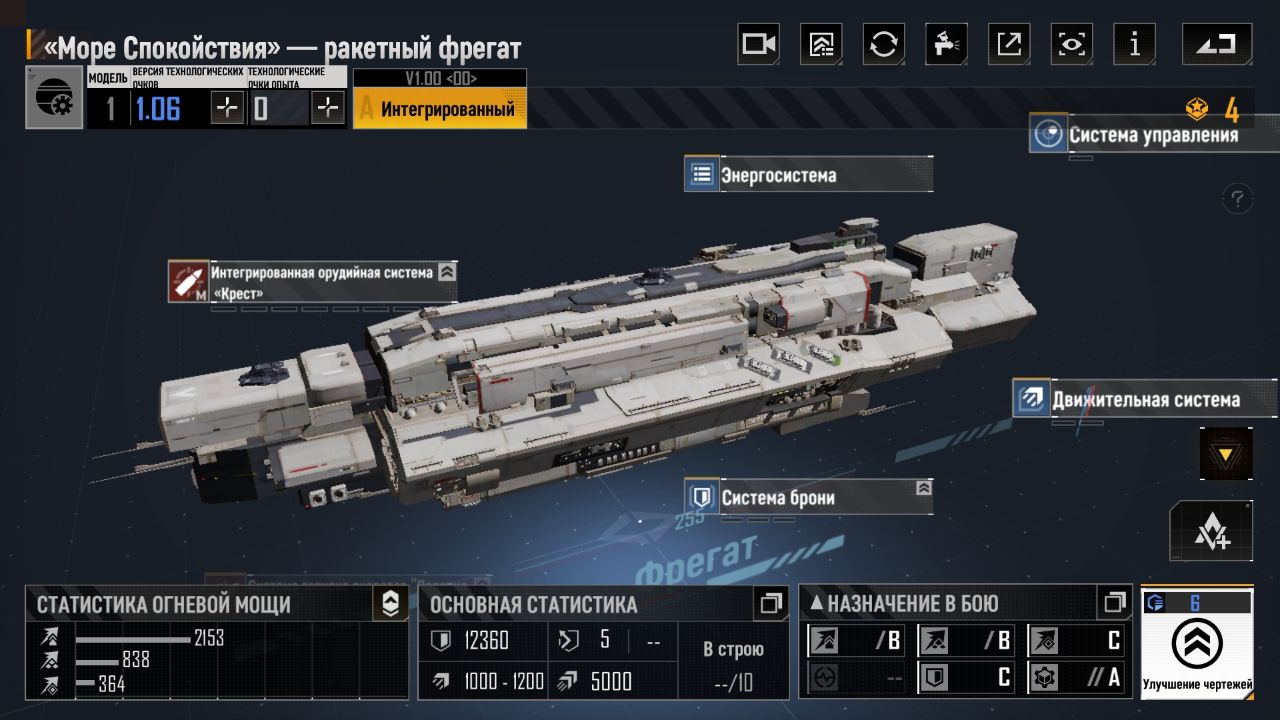Open Улучшение чертежей blueprint upgrade
This screenshot has width=1280, height=720.
point(1197,645)
